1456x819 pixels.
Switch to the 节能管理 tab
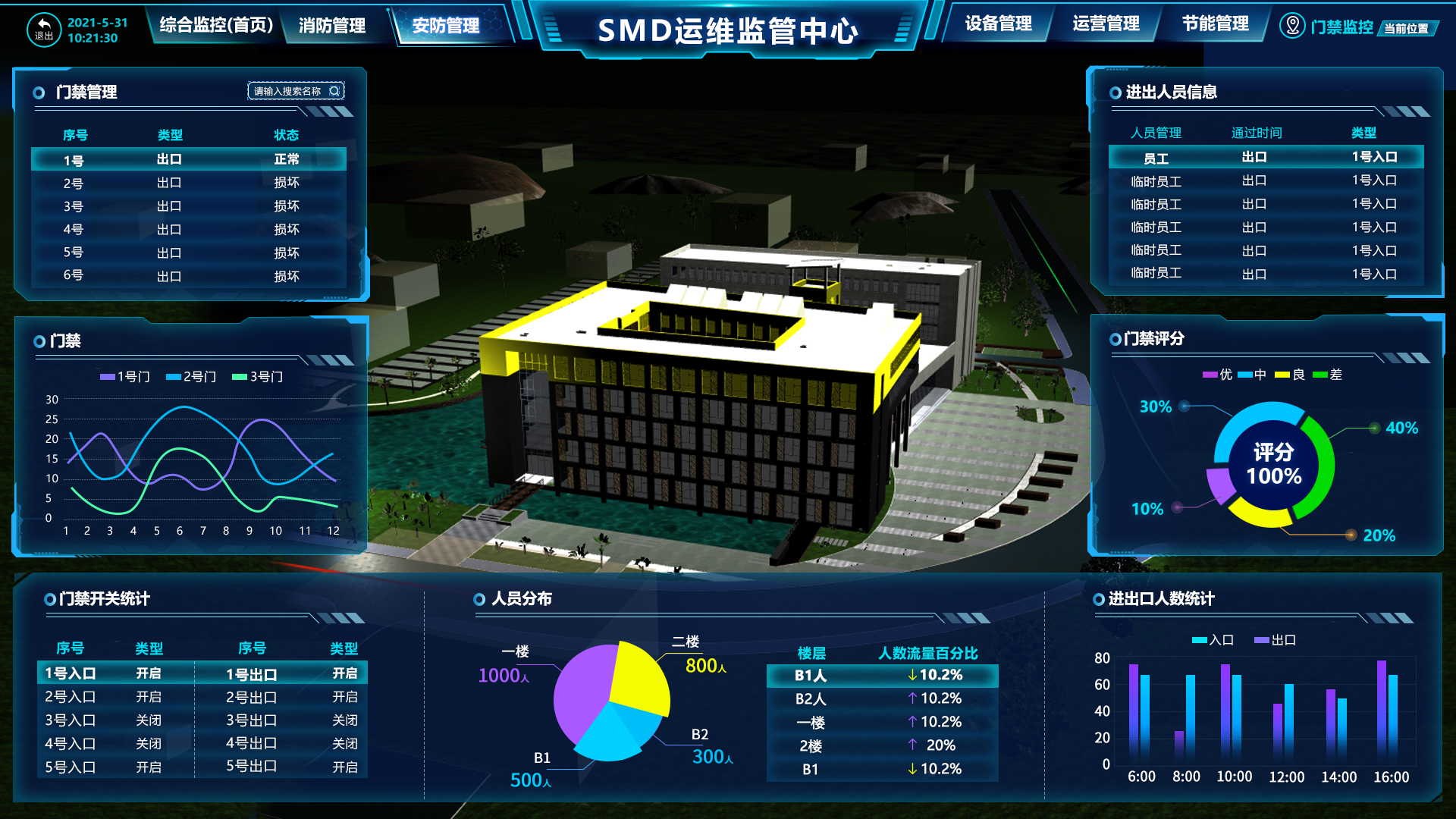coord(1213,23)
